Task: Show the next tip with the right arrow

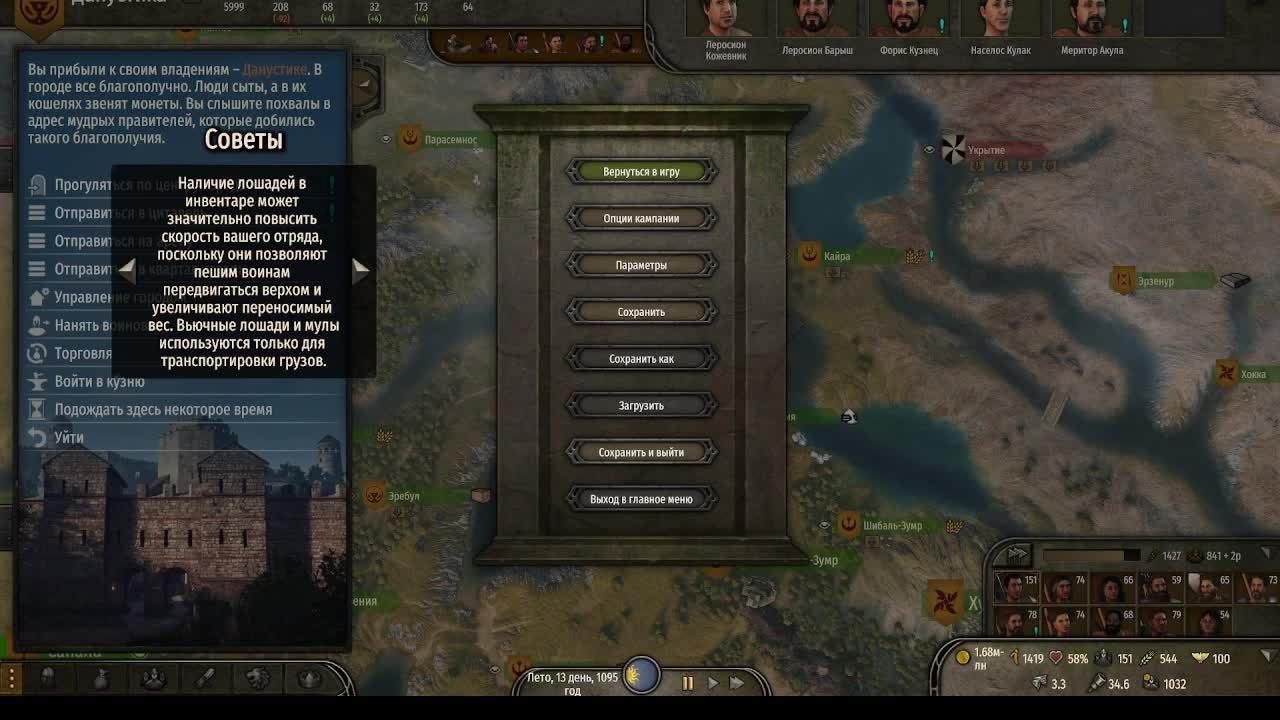Action: tap(360, 268)
